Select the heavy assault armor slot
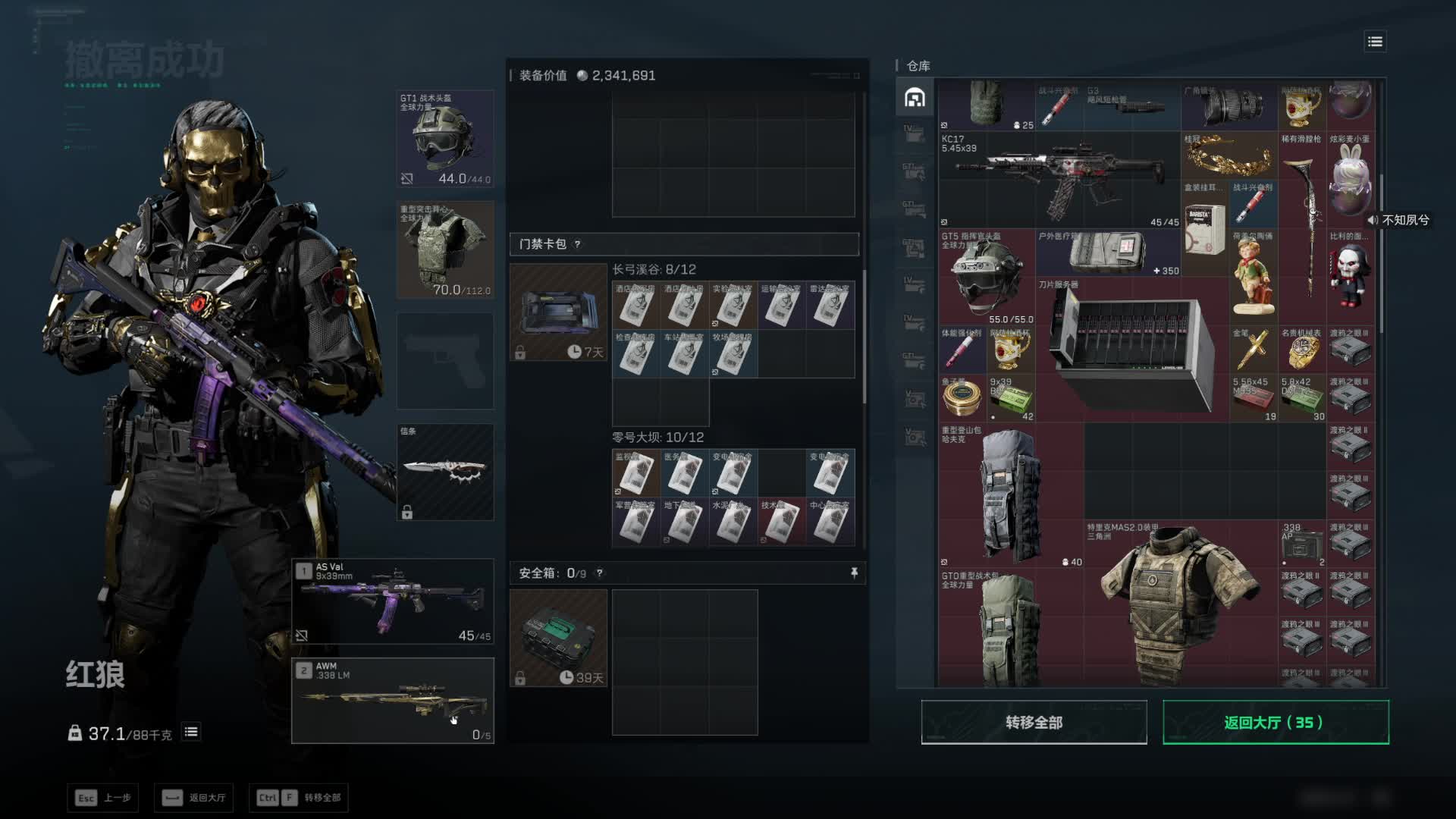The height and width of the screenshot is (819, 1456). pyautogui.click(x=445, y=249)
